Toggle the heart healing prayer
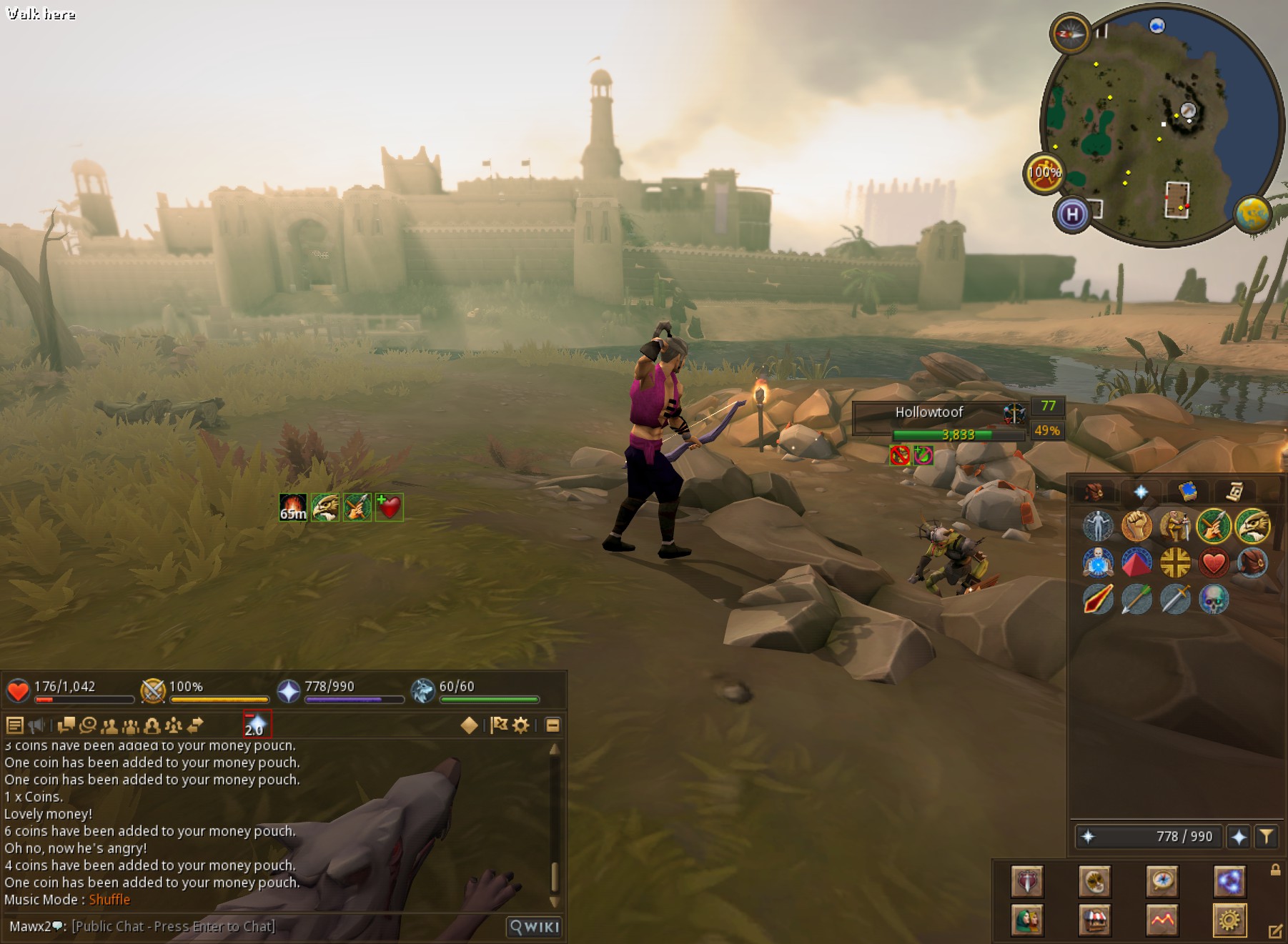 (1214, 563)
